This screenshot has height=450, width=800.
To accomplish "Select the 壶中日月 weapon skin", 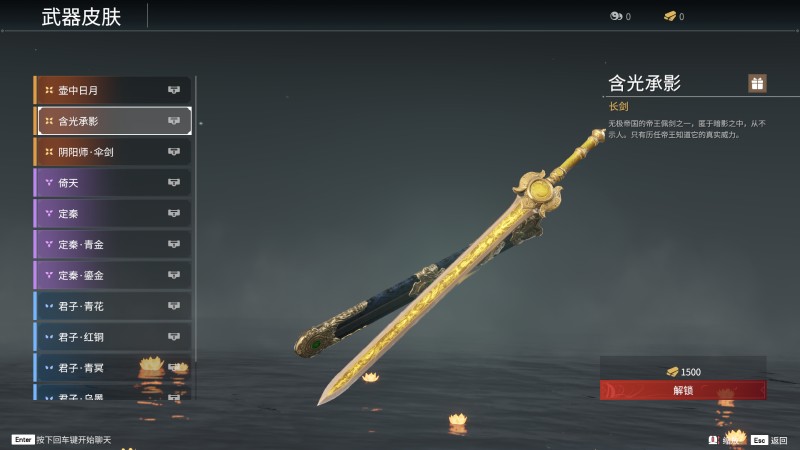I will point(112,90).
